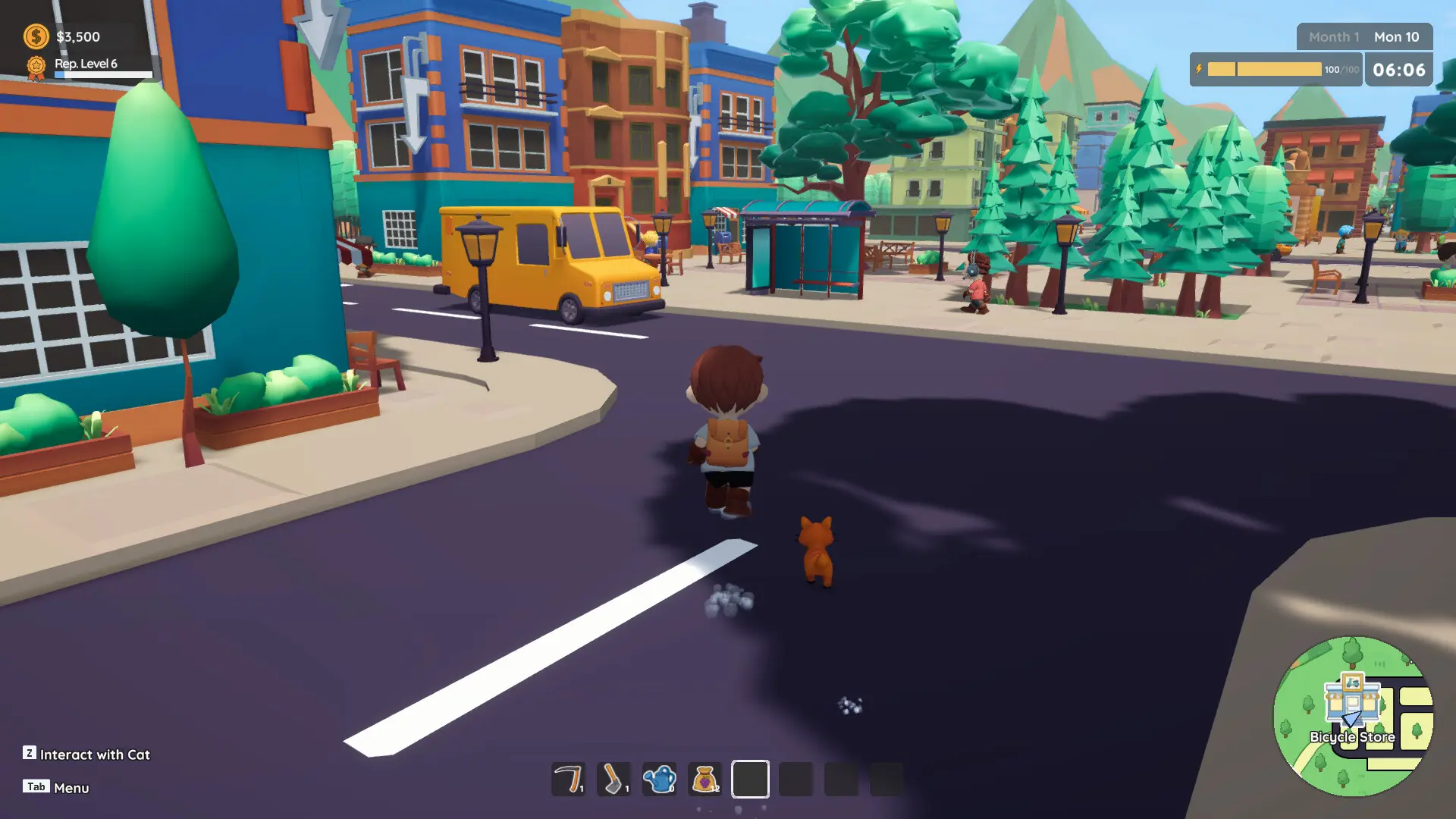Expand the Month 1 date panel
Image resolution: width=1456 pixels, height=819 pixels.
pos(1332,36)
